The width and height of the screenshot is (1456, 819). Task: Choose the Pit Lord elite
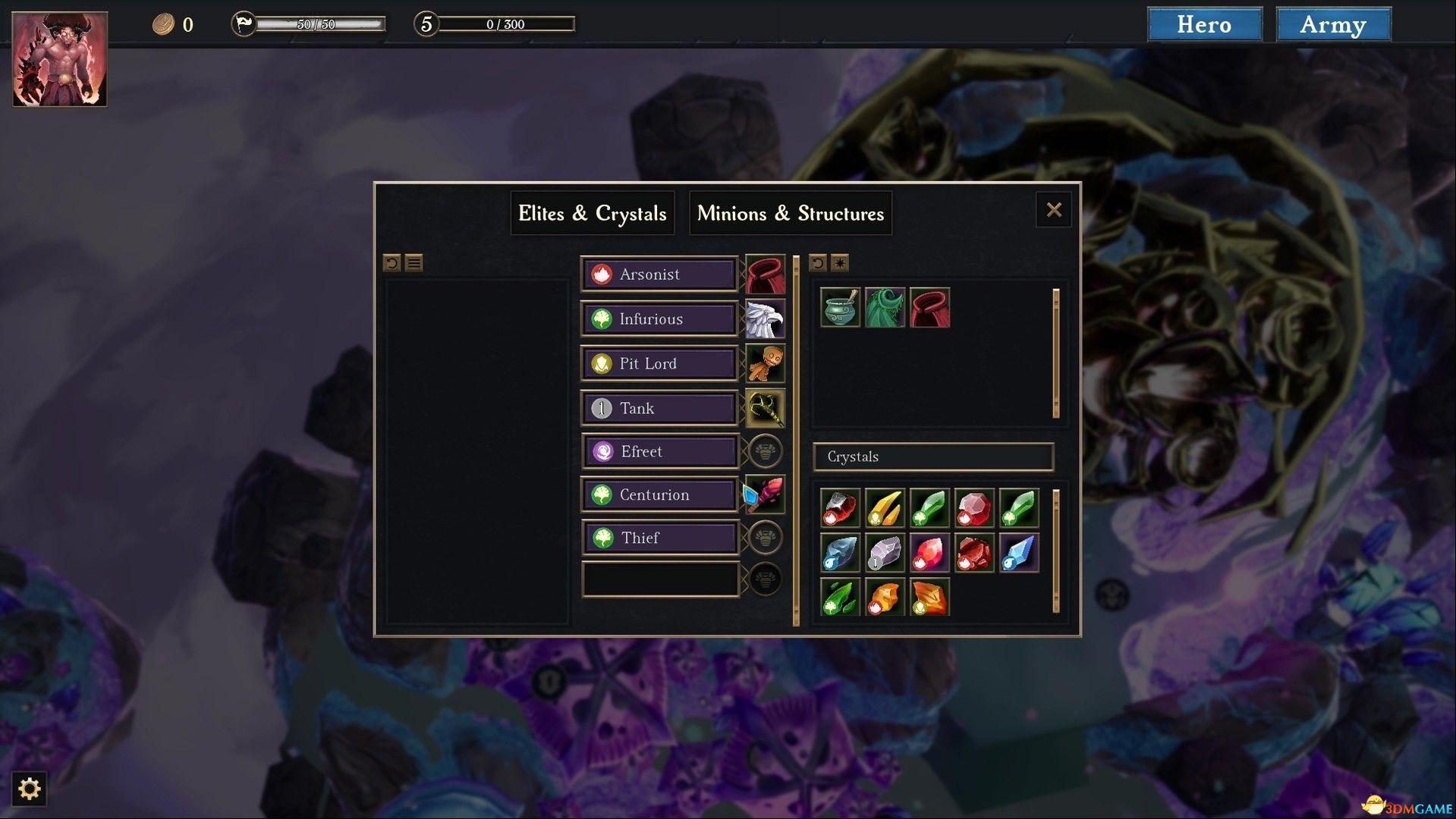(659, 364)
